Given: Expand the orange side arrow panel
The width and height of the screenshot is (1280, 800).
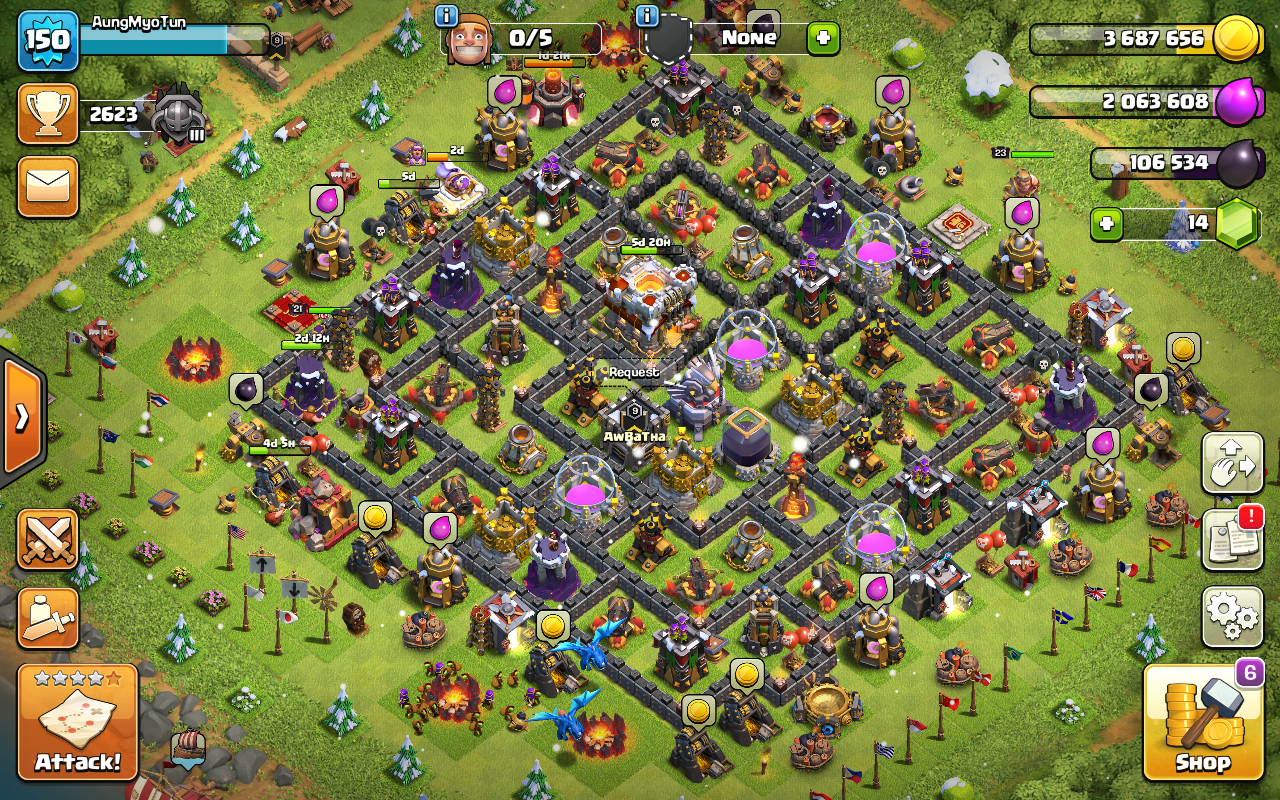Looking at the screenshot, I should (21, 417).
